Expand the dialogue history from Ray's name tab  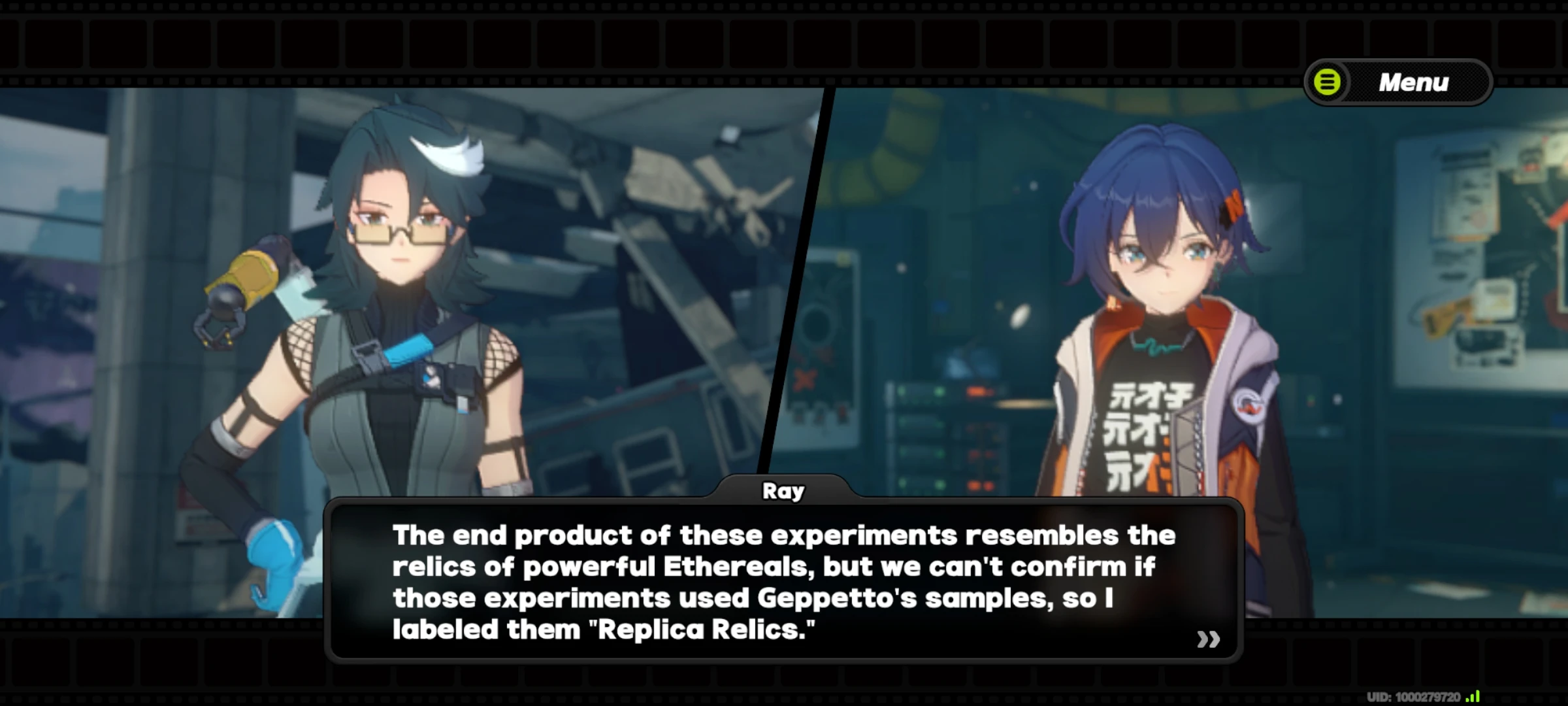click(784, 492)
